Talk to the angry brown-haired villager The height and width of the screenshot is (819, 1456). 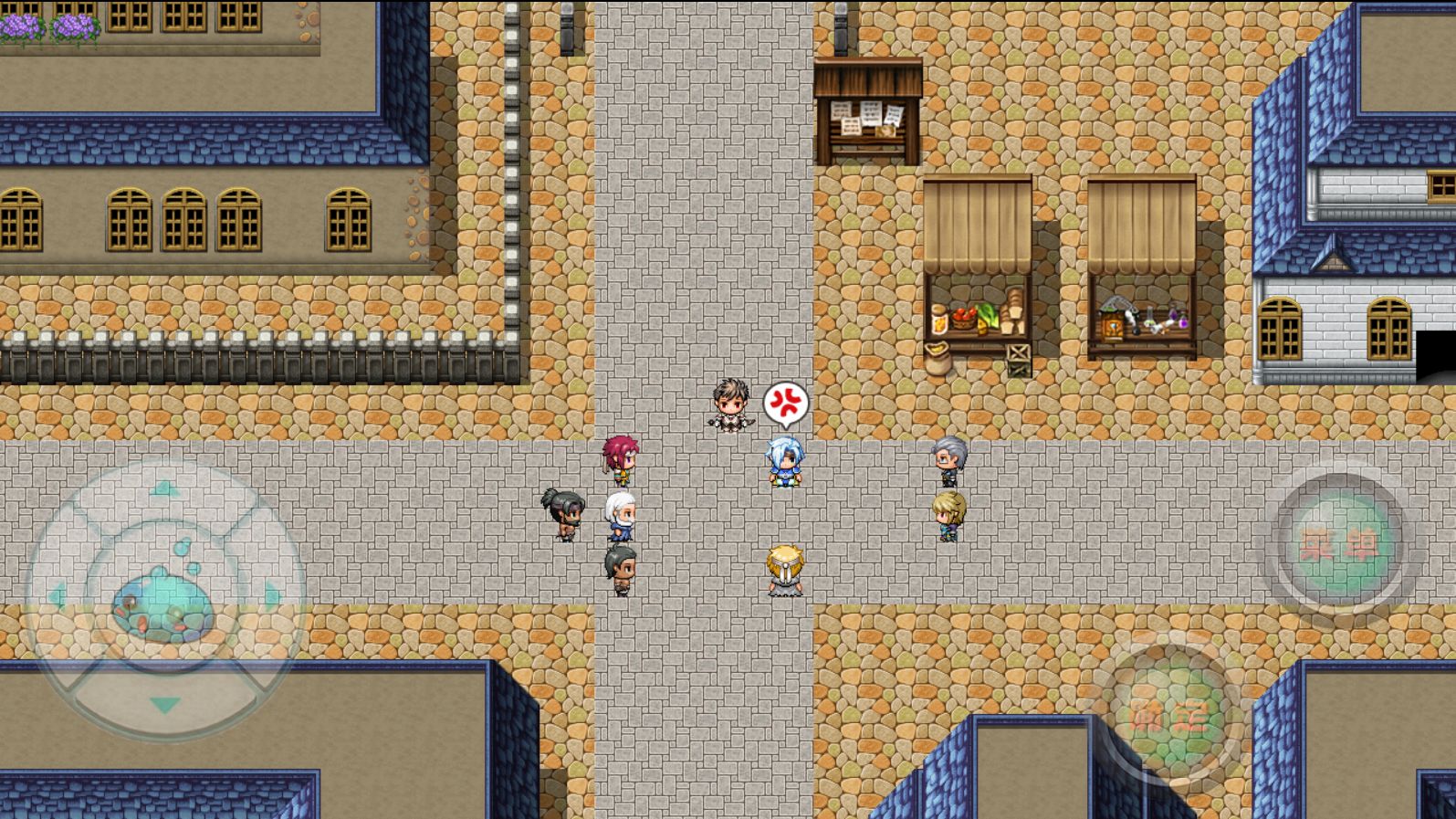[728, 404]
